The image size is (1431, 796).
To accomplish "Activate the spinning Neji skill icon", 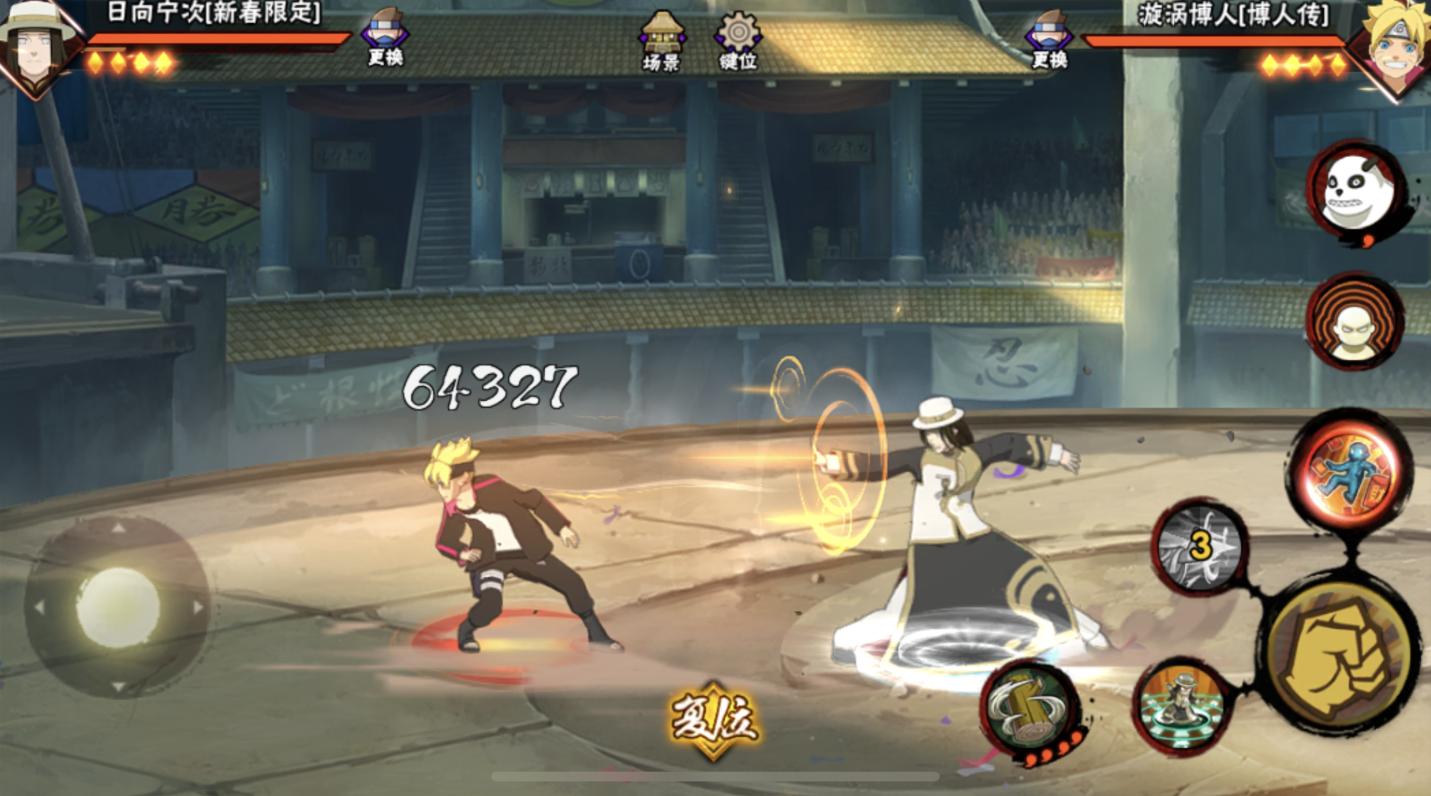I will [x=1184, y=704].
